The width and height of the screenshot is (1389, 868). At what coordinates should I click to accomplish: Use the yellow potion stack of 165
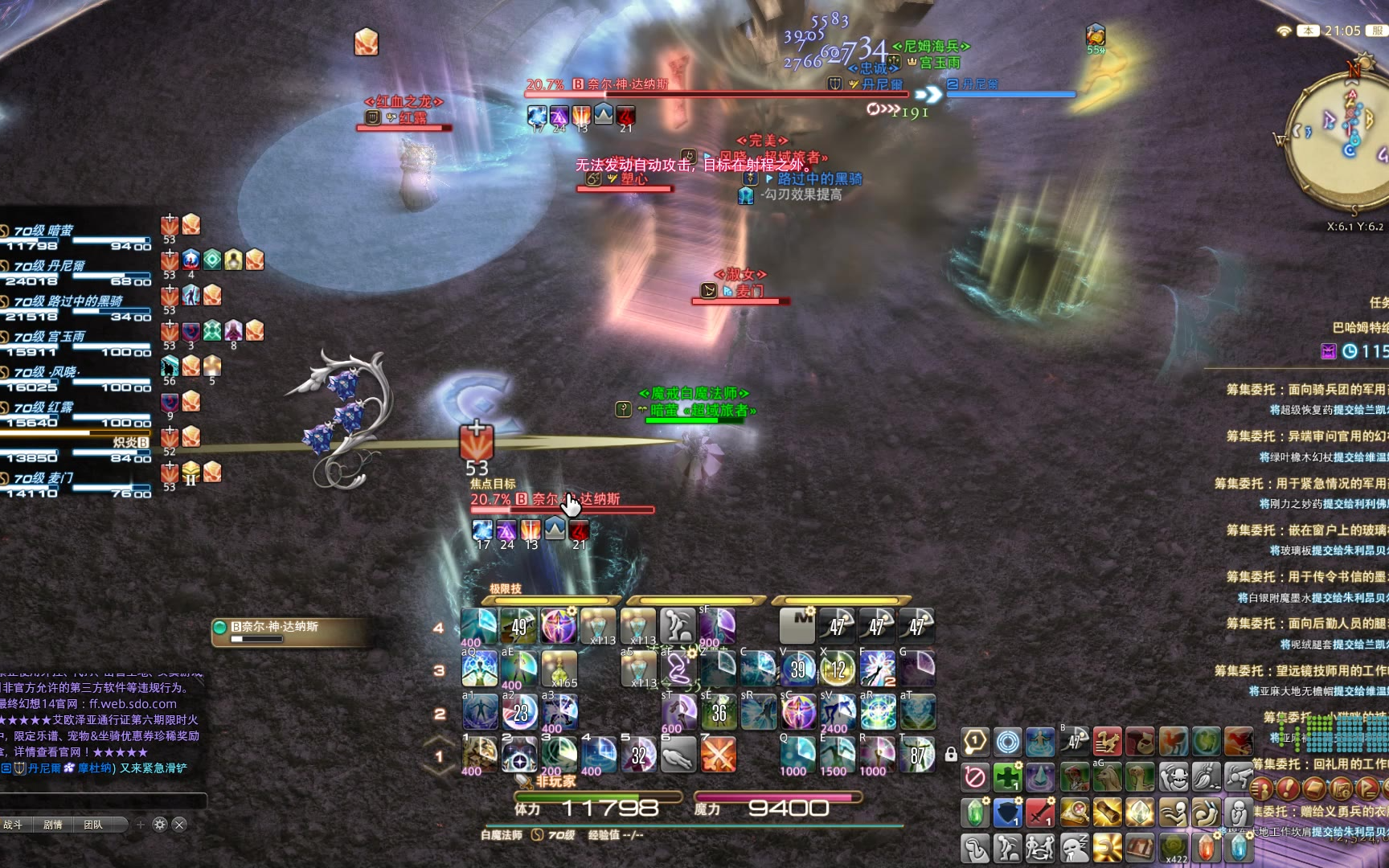(559, 669)
